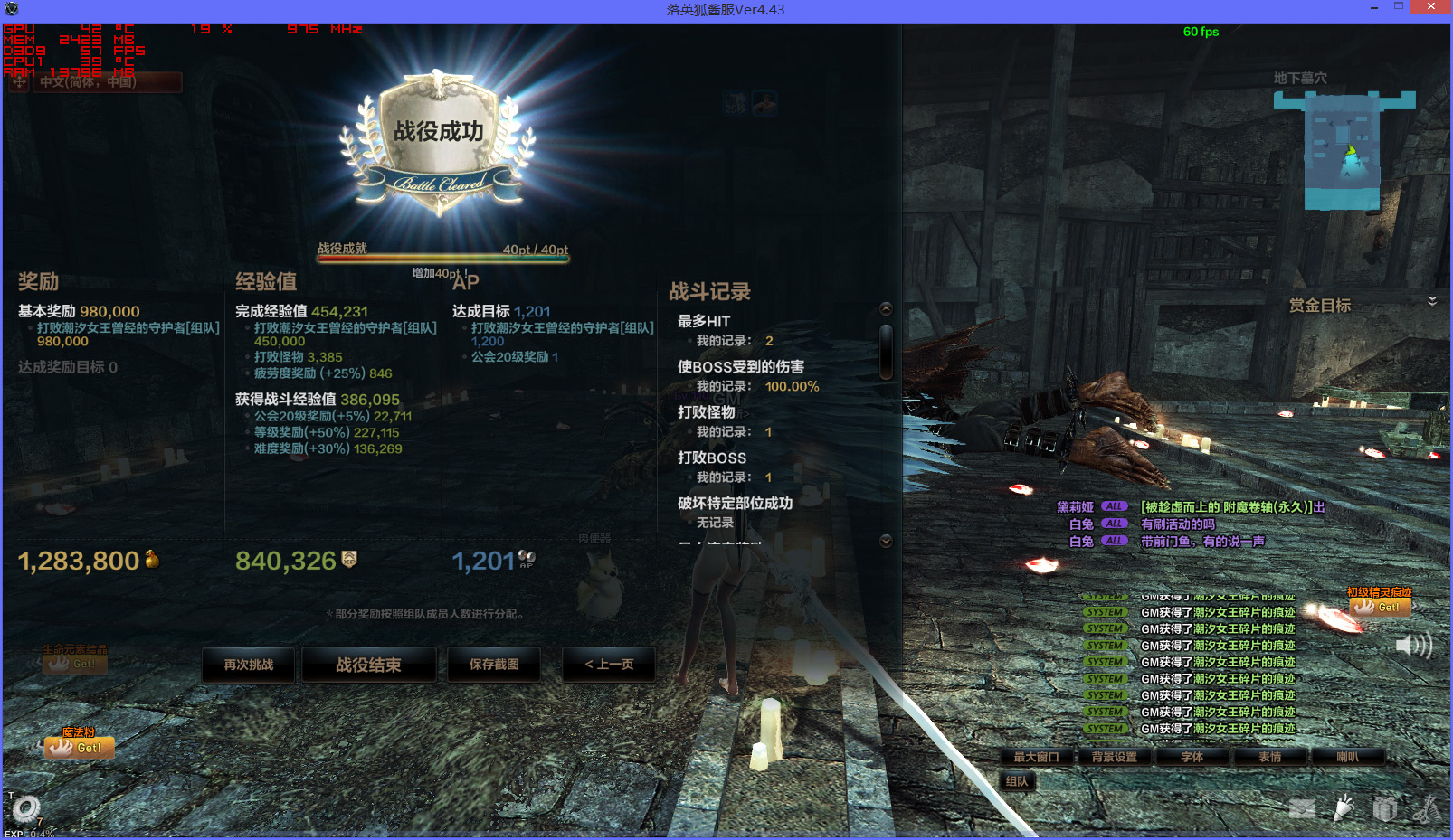The width and height of the screenshot is (1453, 840).
Task: Close the game window
Action: (1430, 7)
